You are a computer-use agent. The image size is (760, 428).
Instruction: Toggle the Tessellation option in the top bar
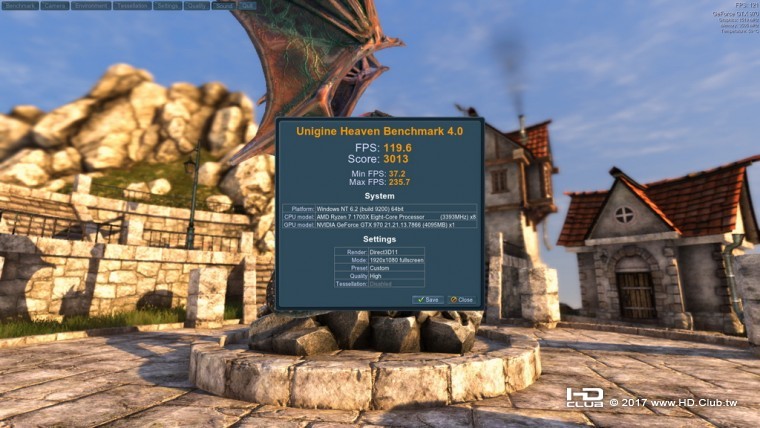(x=133, y=5)
